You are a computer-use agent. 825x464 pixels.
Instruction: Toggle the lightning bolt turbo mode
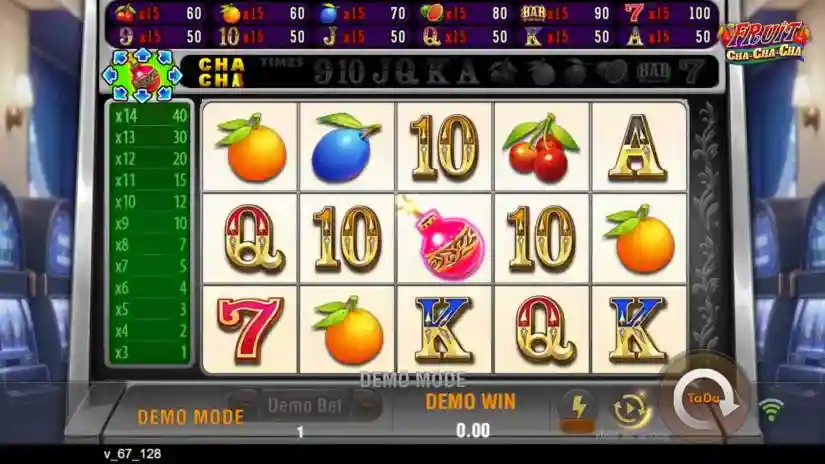tap(577, 406)
